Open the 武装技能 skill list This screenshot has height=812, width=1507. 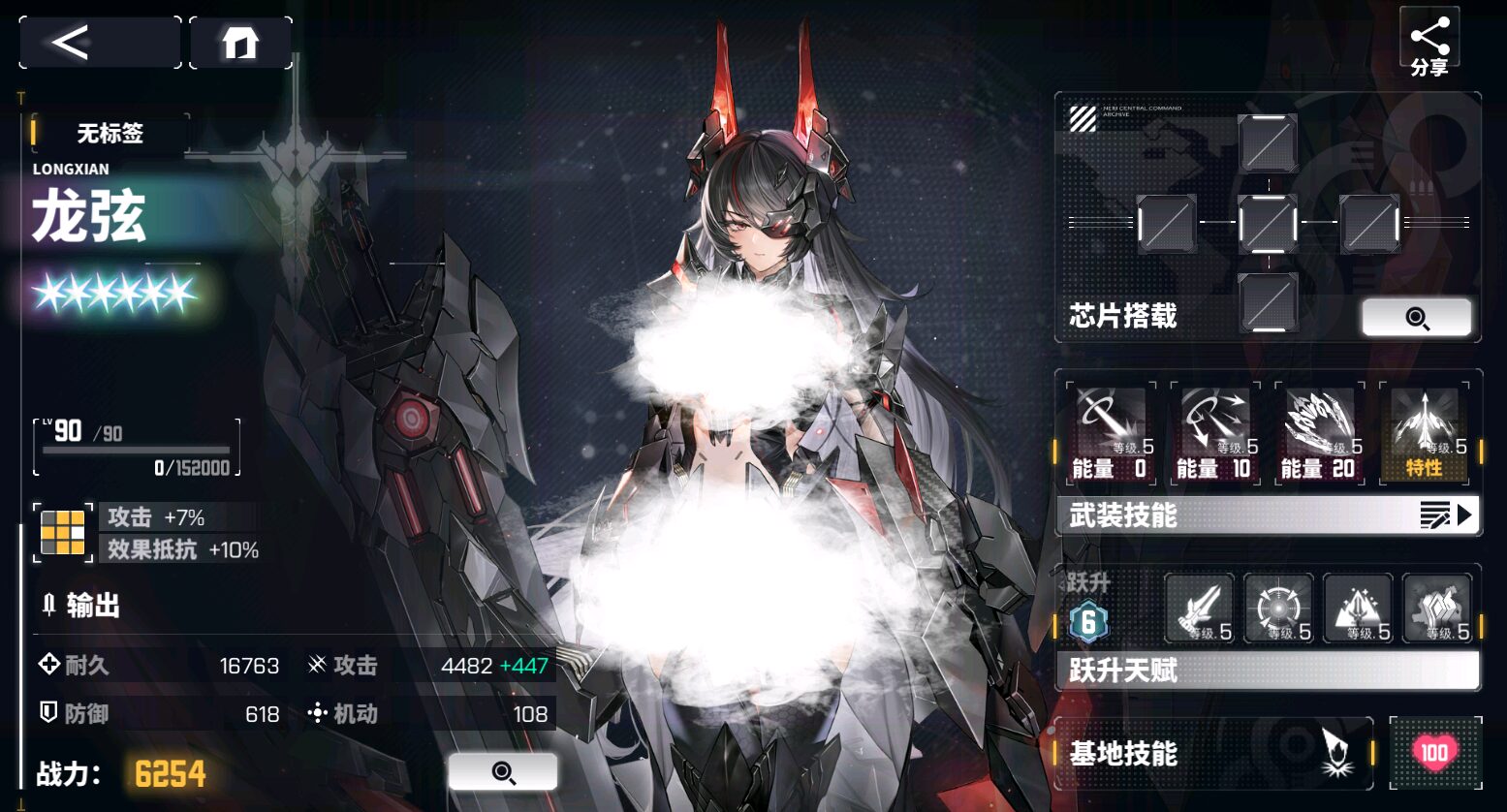1268,515
